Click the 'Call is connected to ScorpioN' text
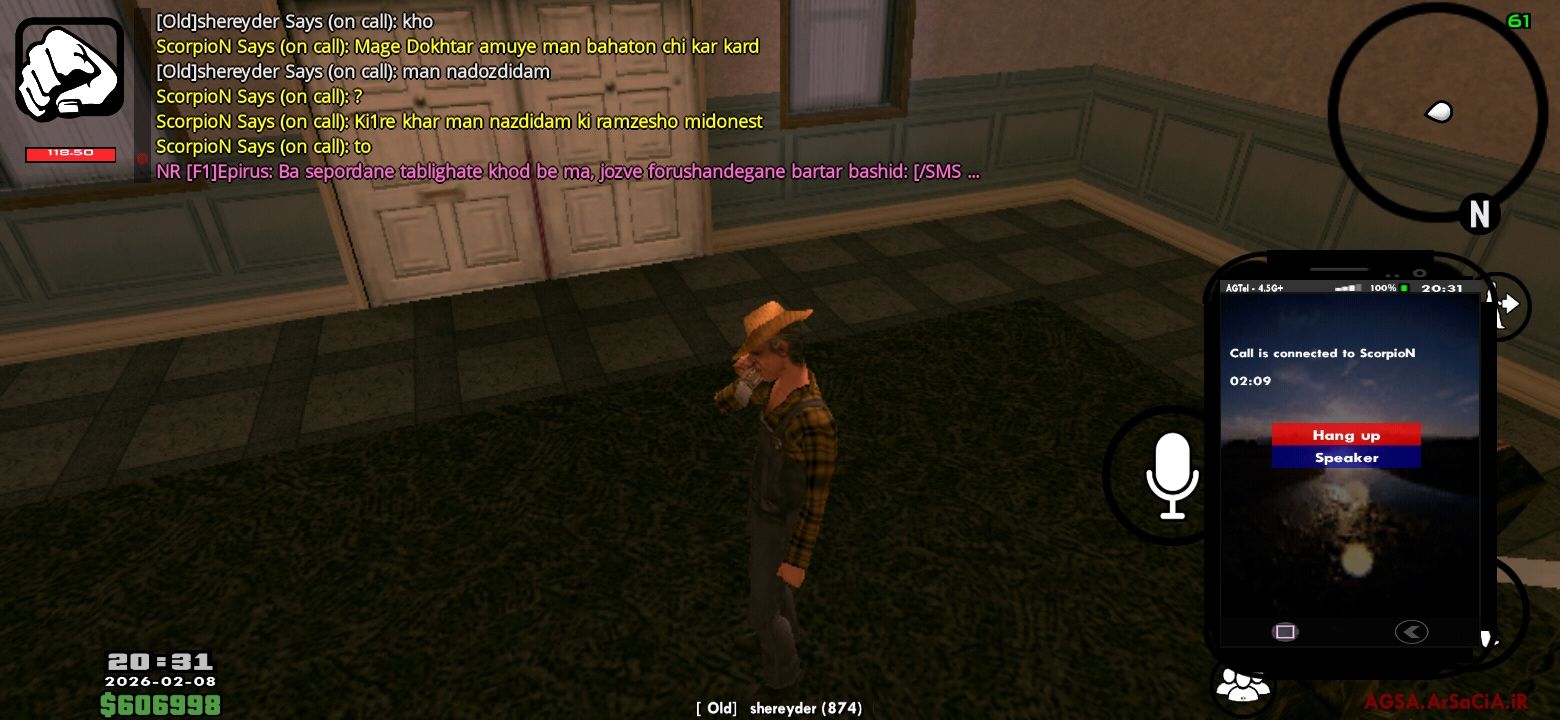This screenshot has height=720, width=1560. (1322, 353)
